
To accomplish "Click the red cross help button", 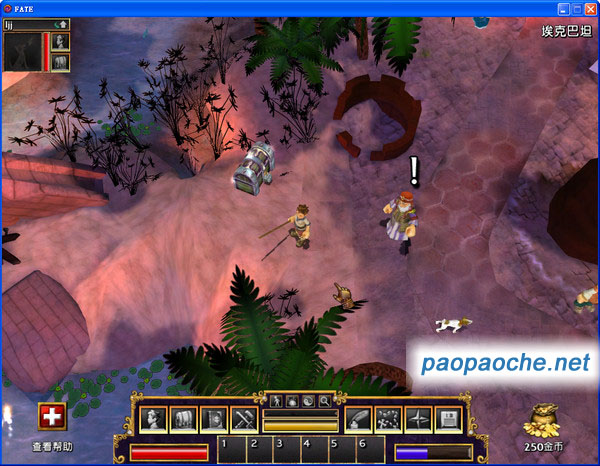I will pos(52,418).
